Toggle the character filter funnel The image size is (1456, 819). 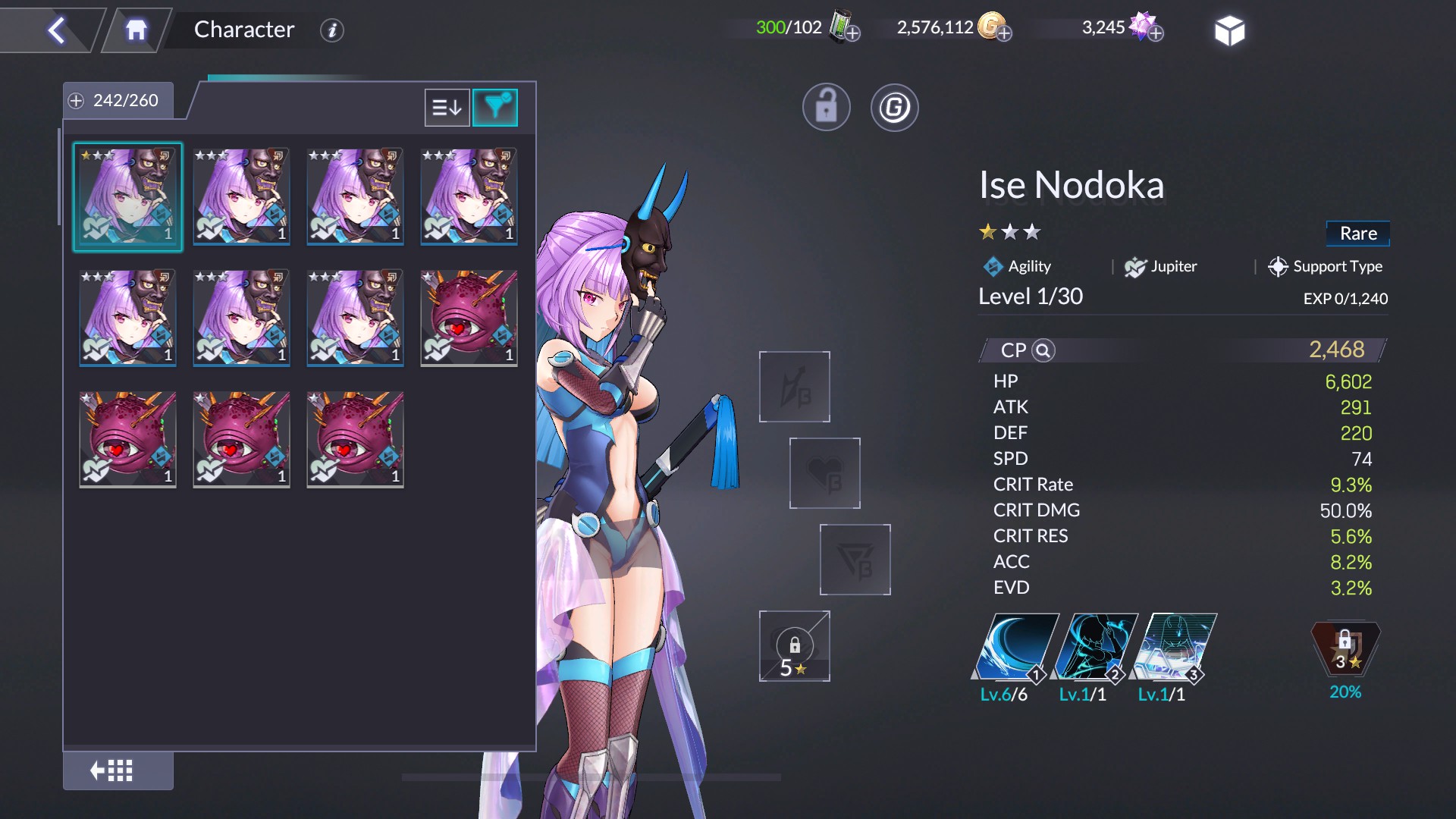pyautogui.click(x=495, y=108)
